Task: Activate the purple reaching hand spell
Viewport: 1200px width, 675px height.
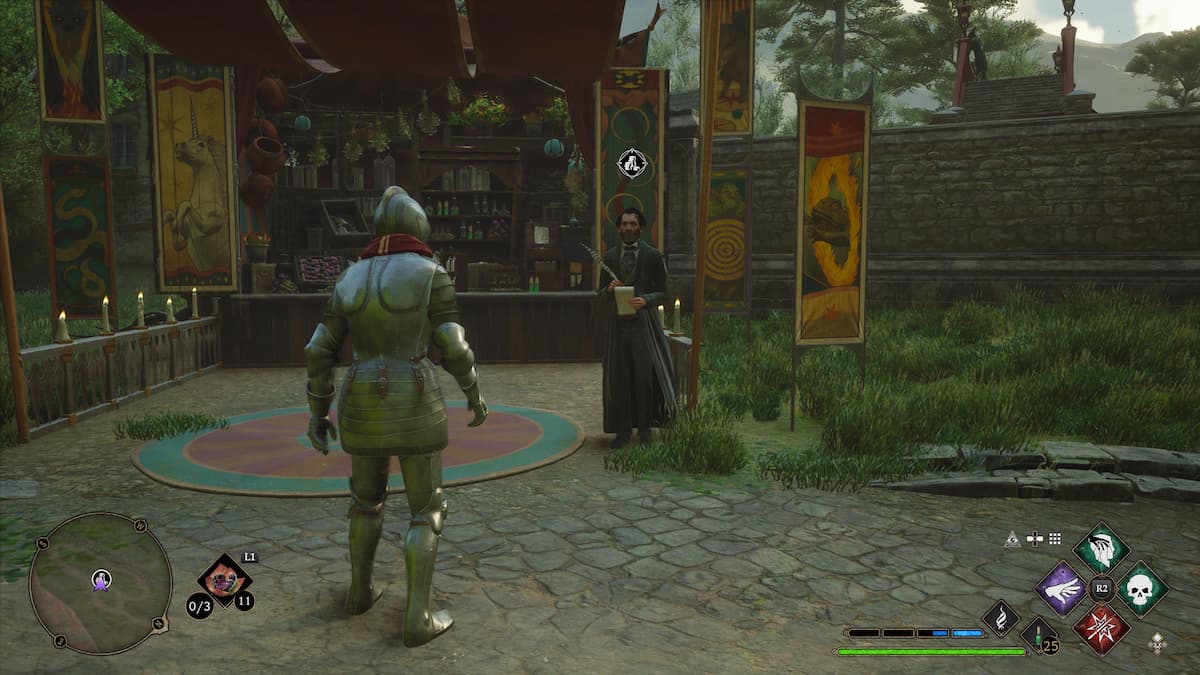Action: point(1061,588)
